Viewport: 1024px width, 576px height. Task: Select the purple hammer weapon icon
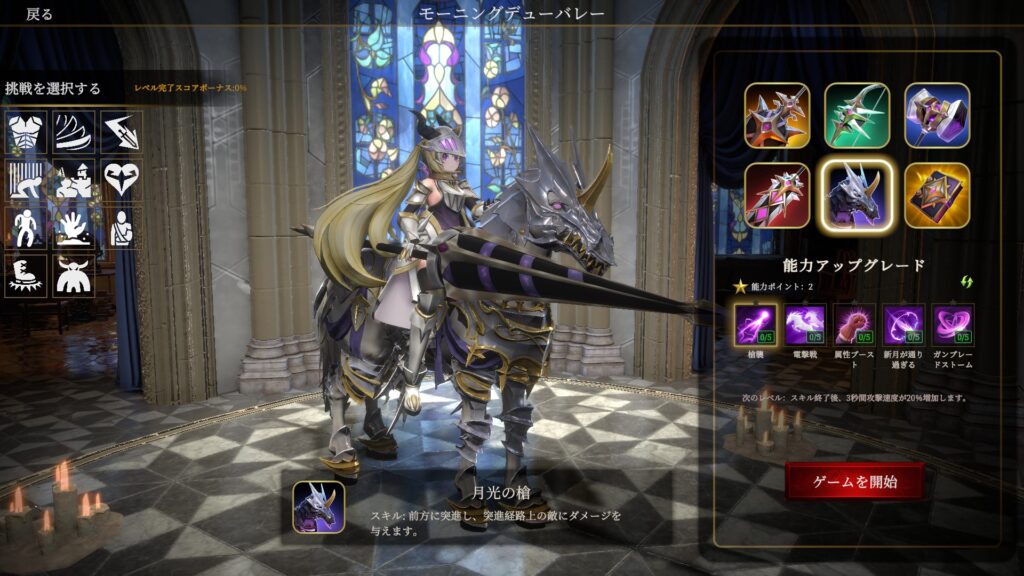click(x=937, y=115)
